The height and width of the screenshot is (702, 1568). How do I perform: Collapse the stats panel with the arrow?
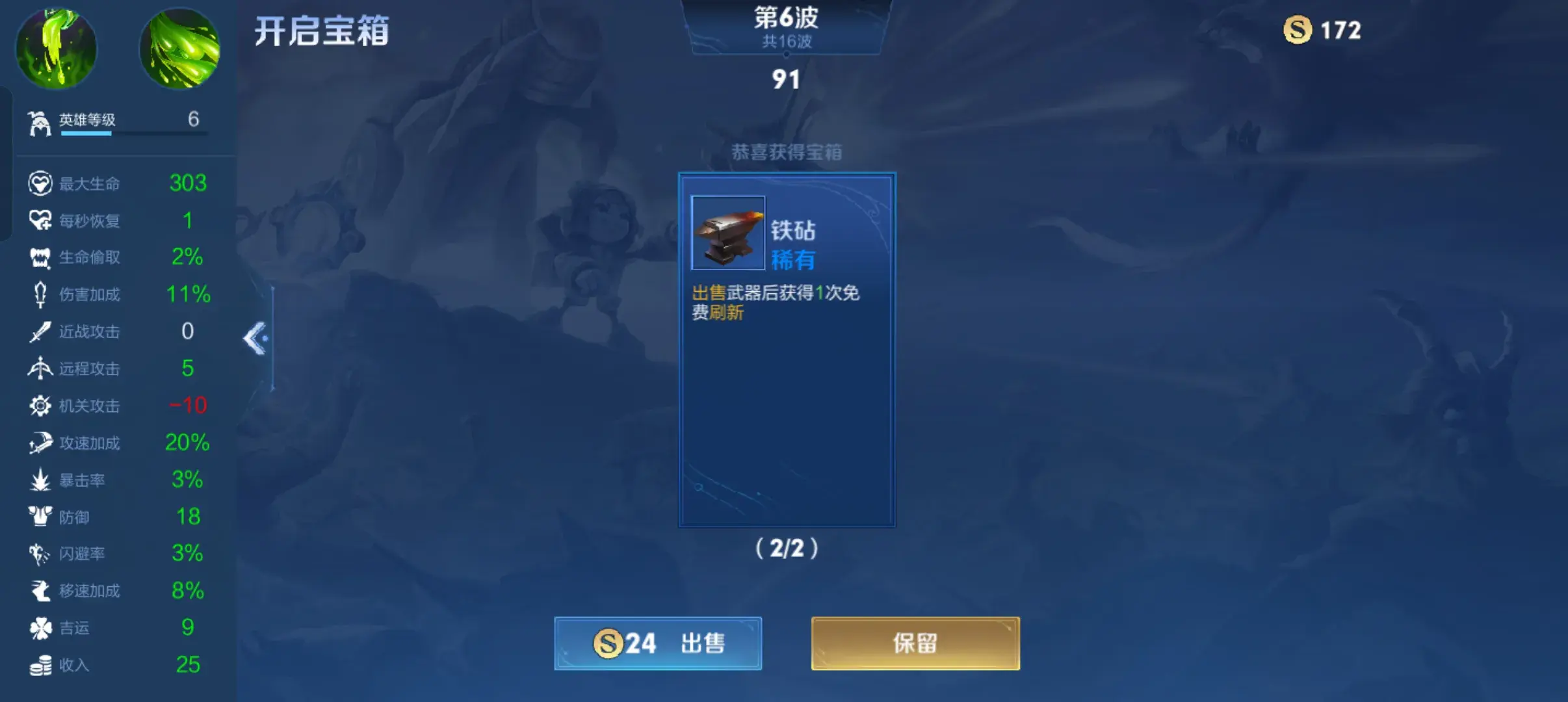(256, 338)
